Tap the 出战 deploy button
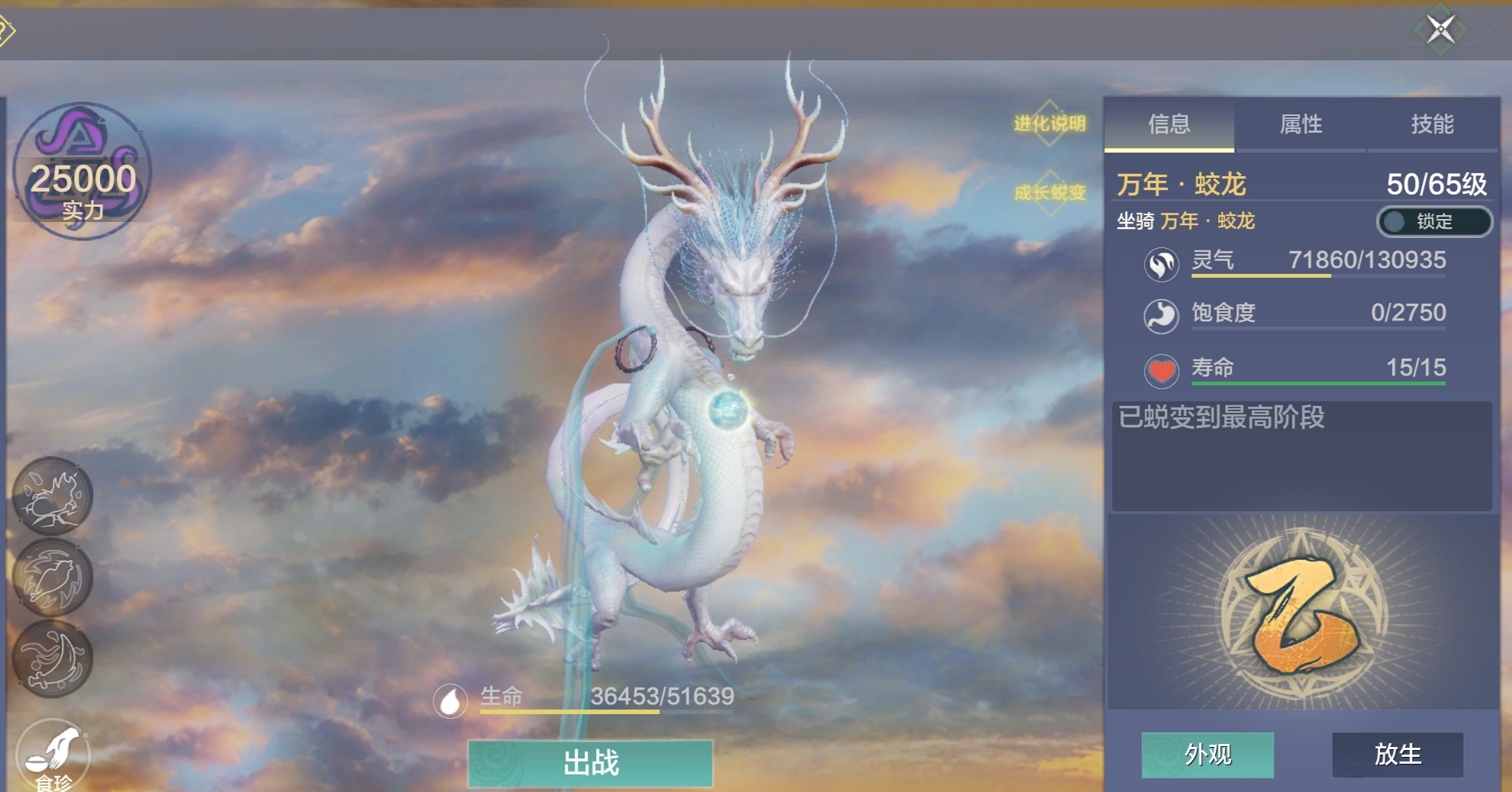The image size is (1512, 792). point(591,762)
